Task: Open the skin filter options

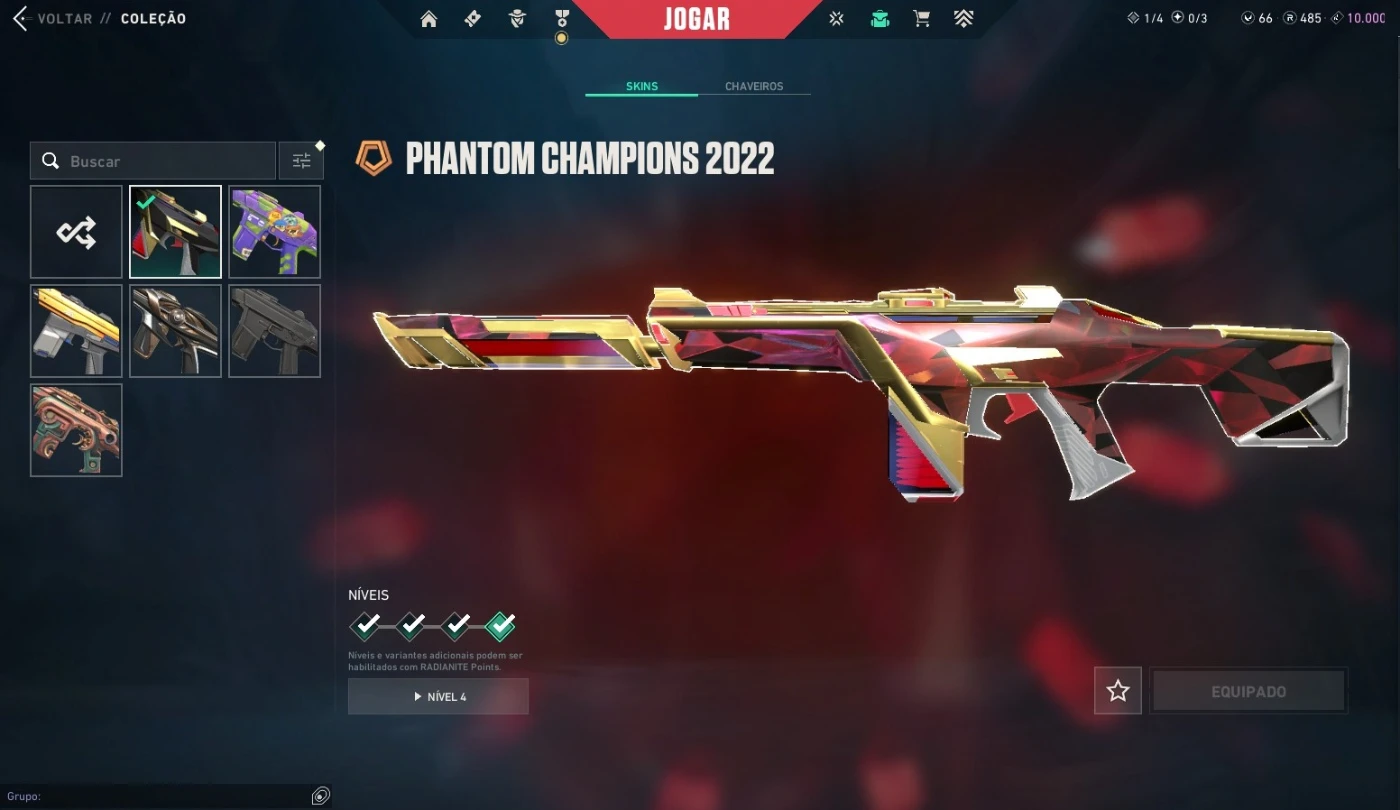Action: pyautogui.click(x=301, y=161)
